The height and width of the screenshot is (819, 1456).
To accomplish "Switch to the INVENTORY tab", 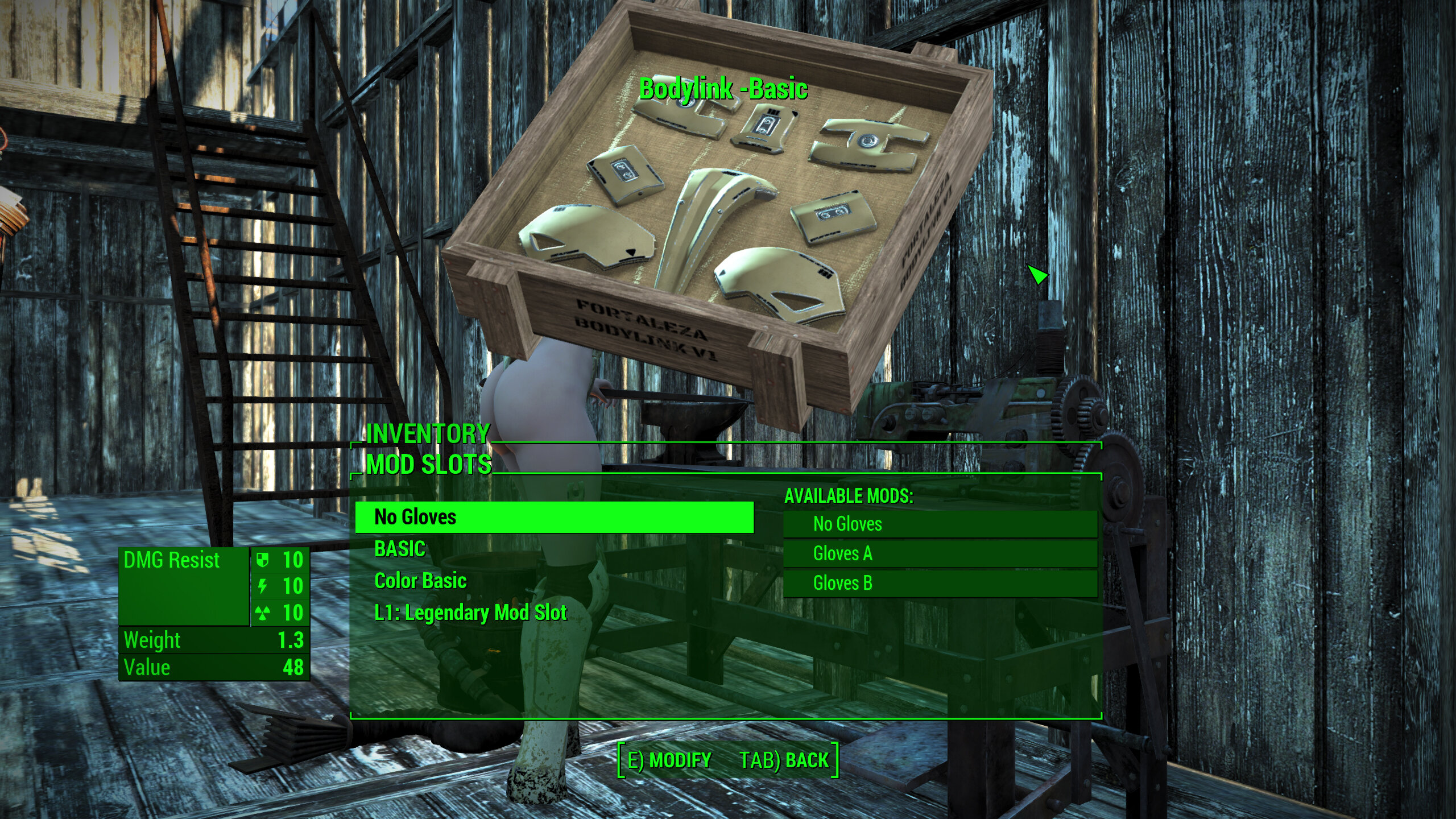I will [x=426, y=434].
